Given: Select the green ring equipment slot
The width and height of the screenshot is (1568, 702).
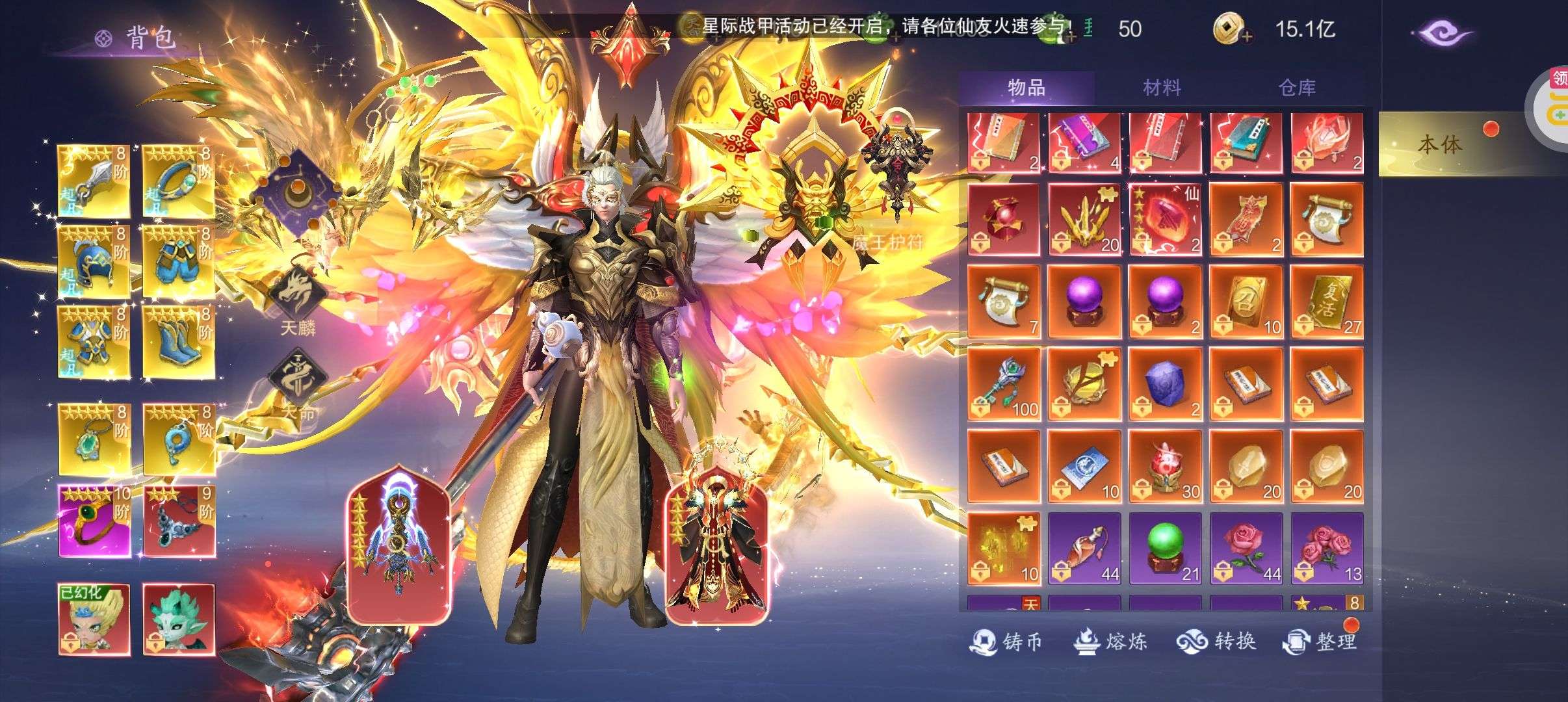Looking at the screenshot, I should point(94,521).
